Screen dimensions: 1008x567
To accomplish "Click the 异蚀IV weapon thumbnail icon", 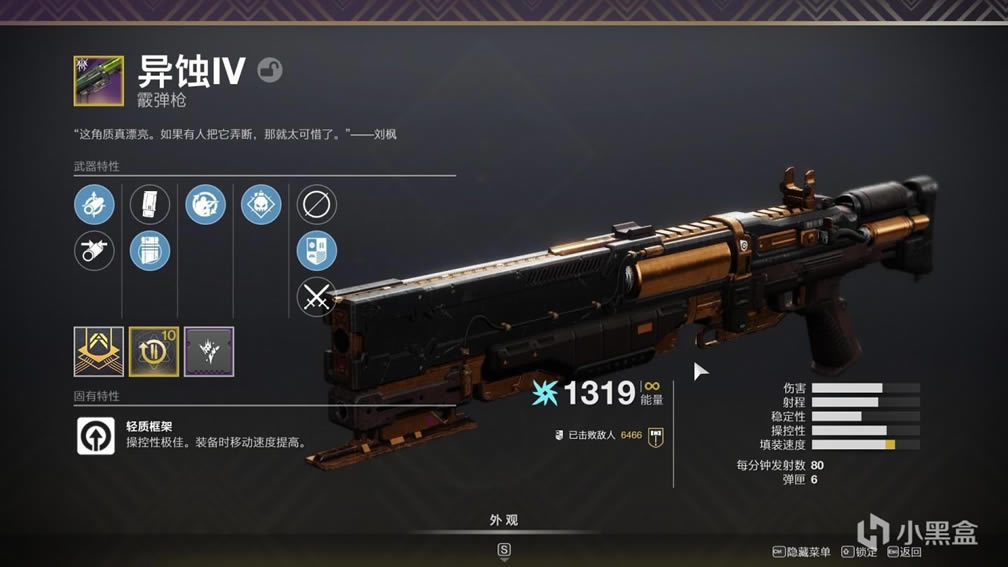I will pos(98,81).
